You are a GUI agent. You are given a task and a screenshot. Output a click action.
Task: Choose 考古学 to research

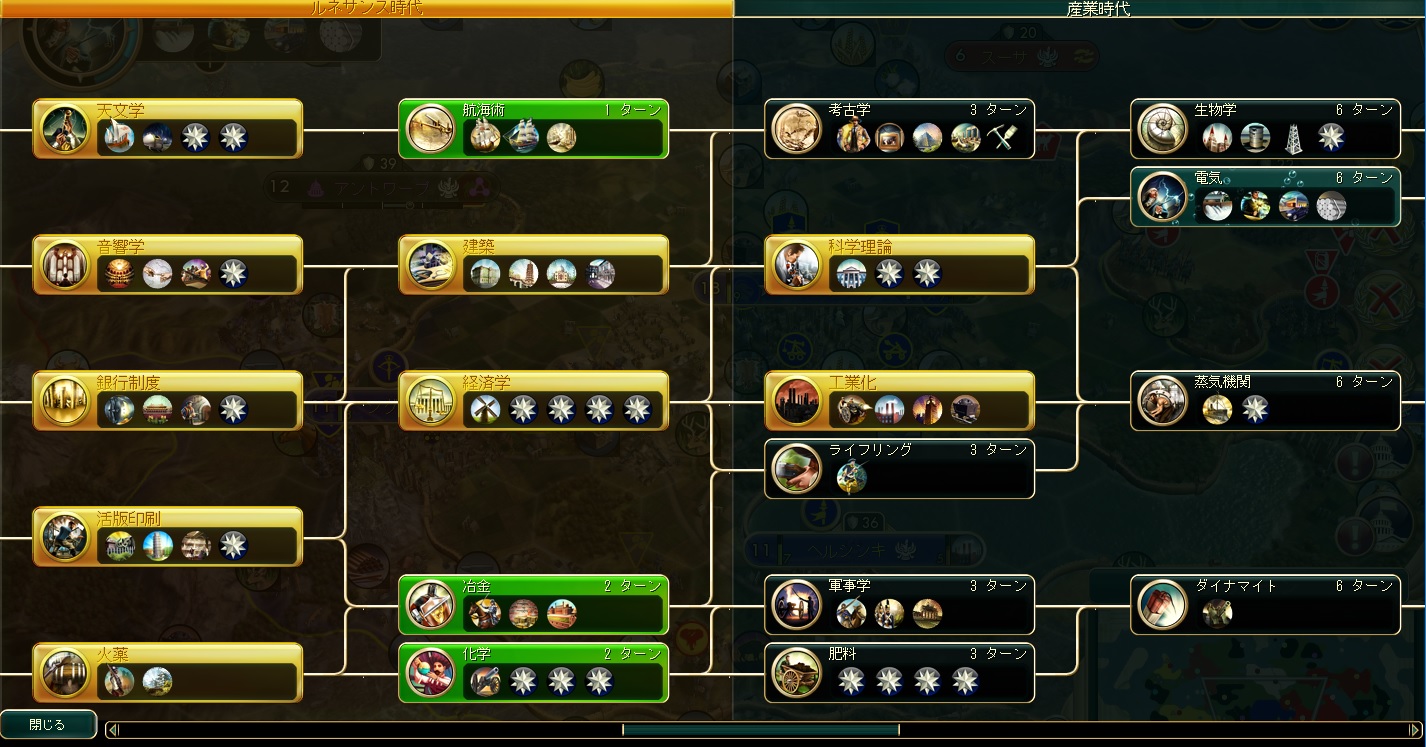[x=899, y=128]
